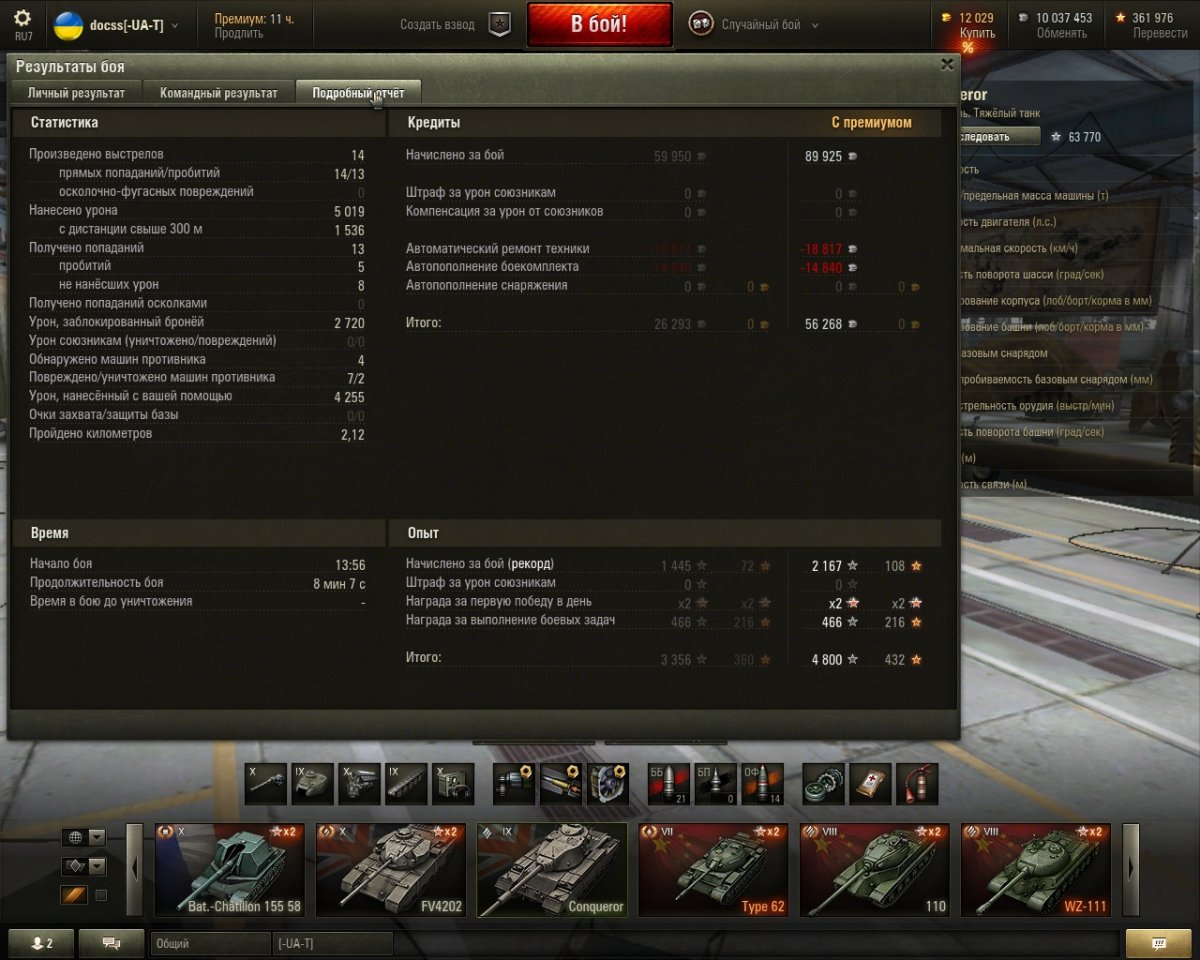
Task: Exchange credits using Обменять
Action: [1061, 33]
